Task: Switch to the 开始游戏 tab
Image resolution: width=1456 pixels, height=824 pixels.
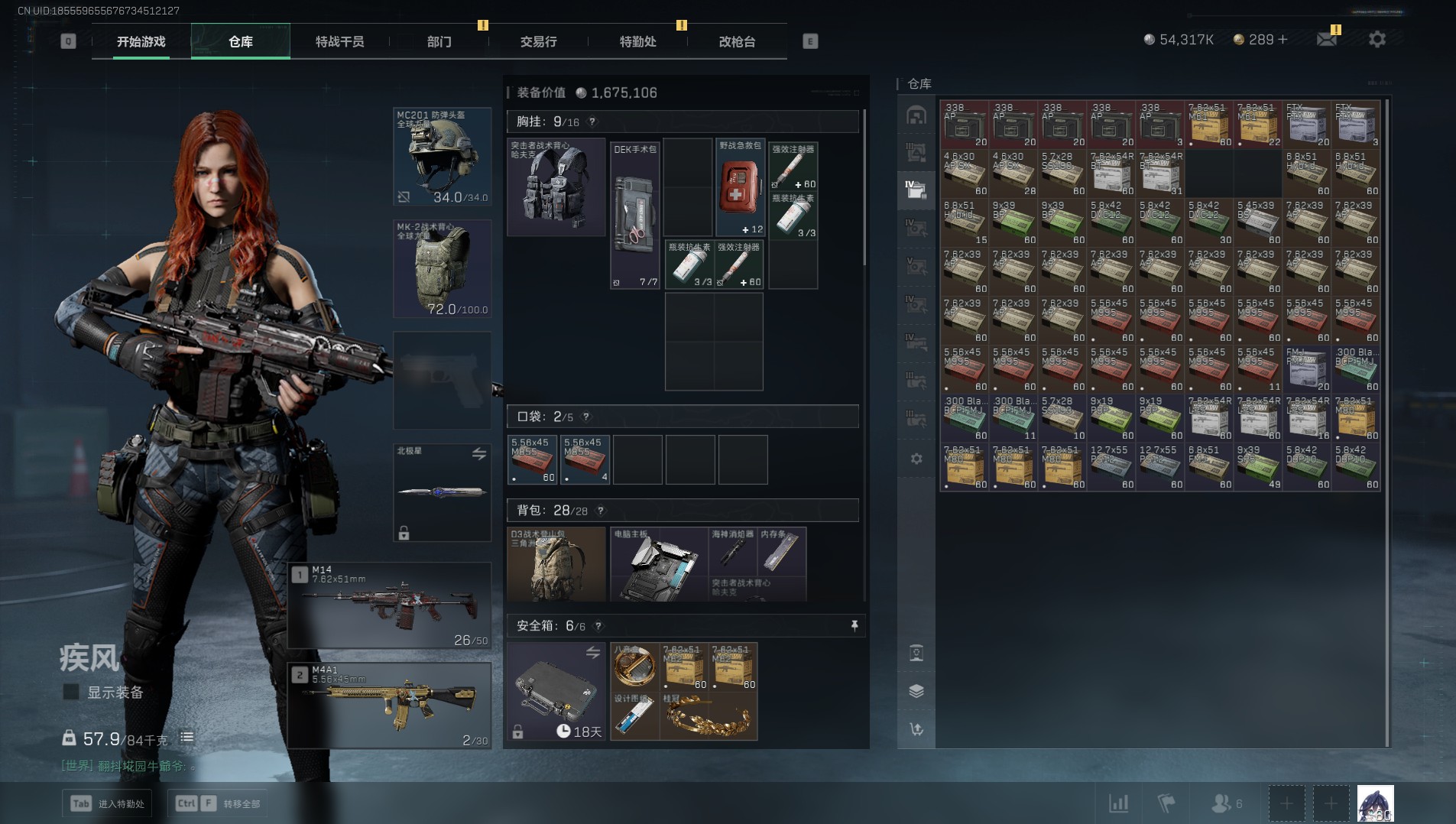Action: [x=141, y=41]
